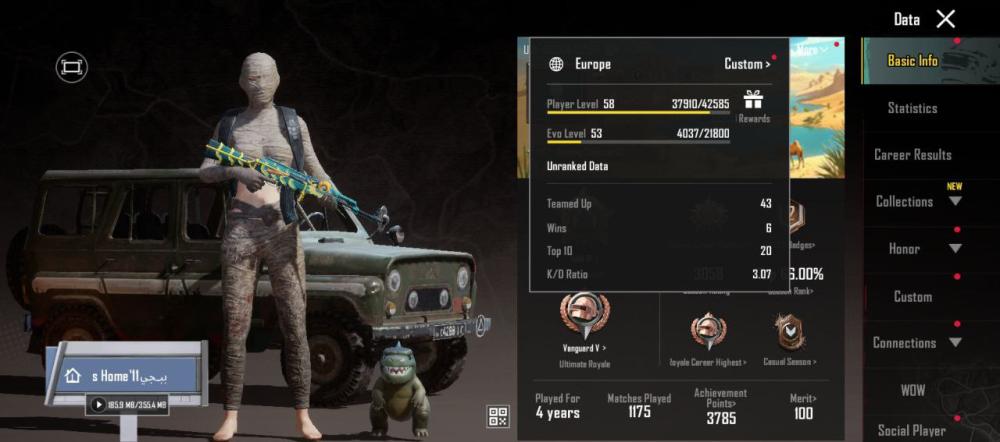Open the QR code icon
1000x442 pixels.
point(498,417)
